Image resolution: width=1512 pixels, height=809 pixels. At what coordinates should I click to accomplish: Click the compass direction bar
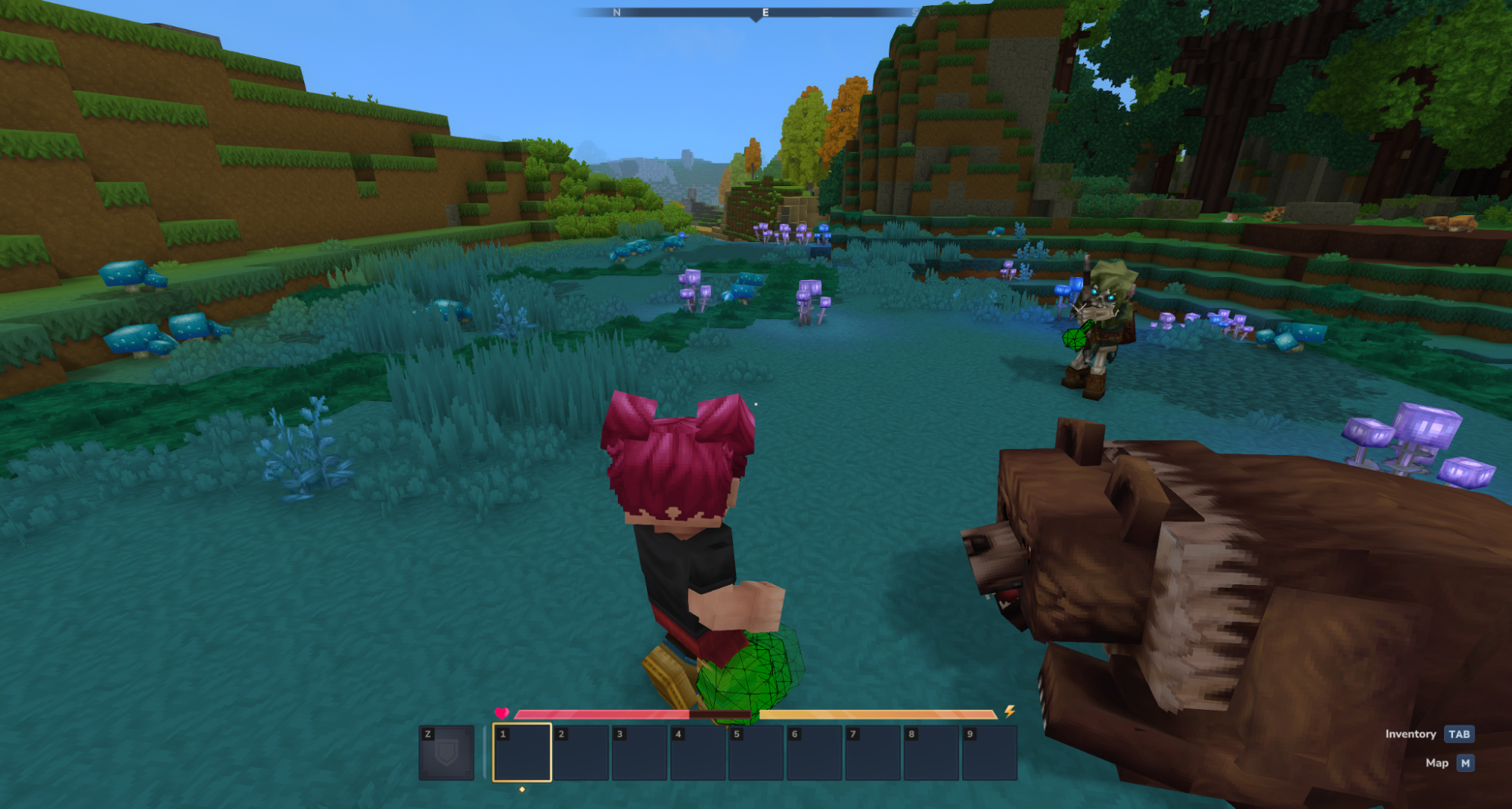(755, 12)
